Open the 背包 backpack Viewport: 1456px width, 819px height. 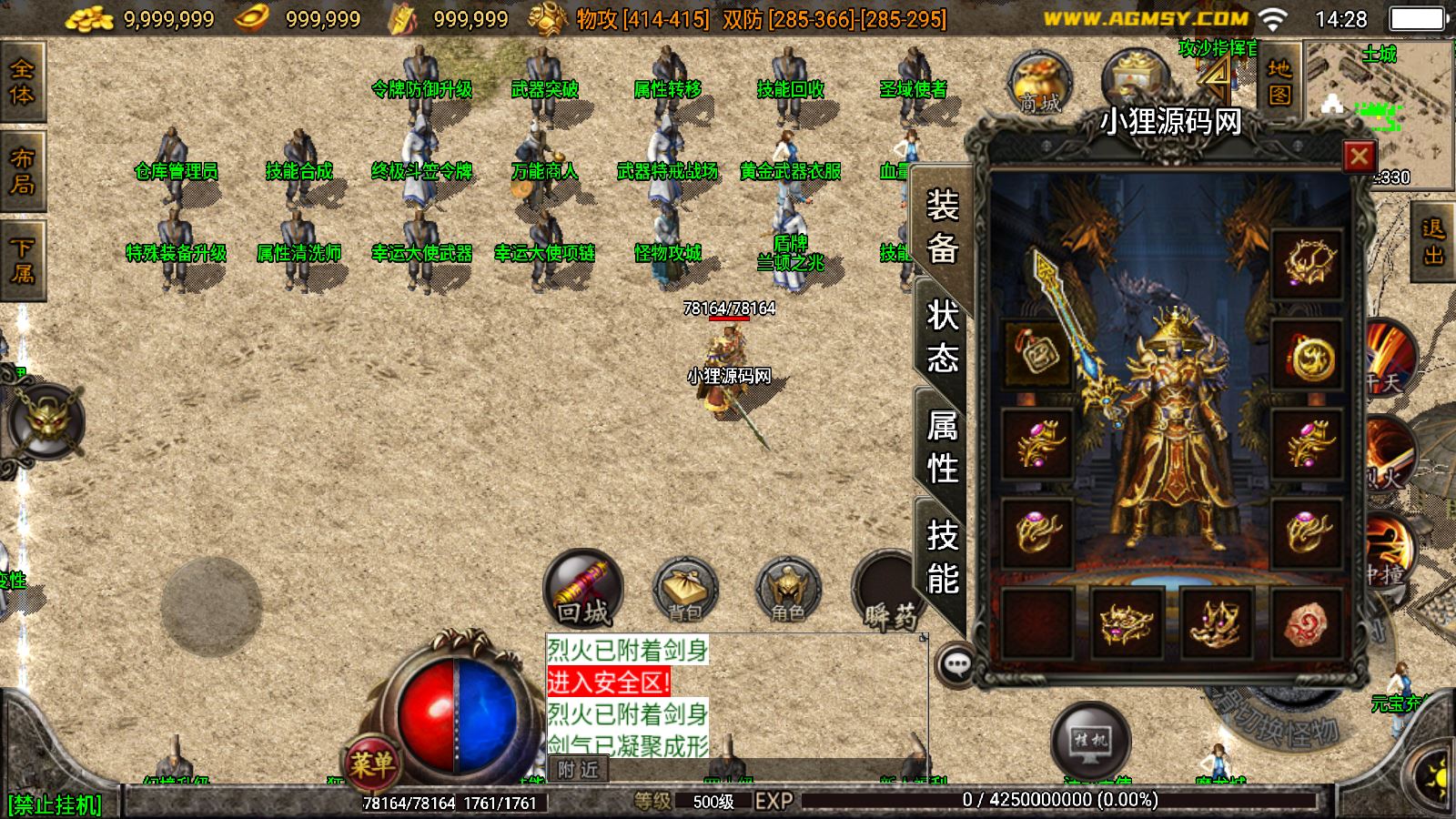pos(685,590)
